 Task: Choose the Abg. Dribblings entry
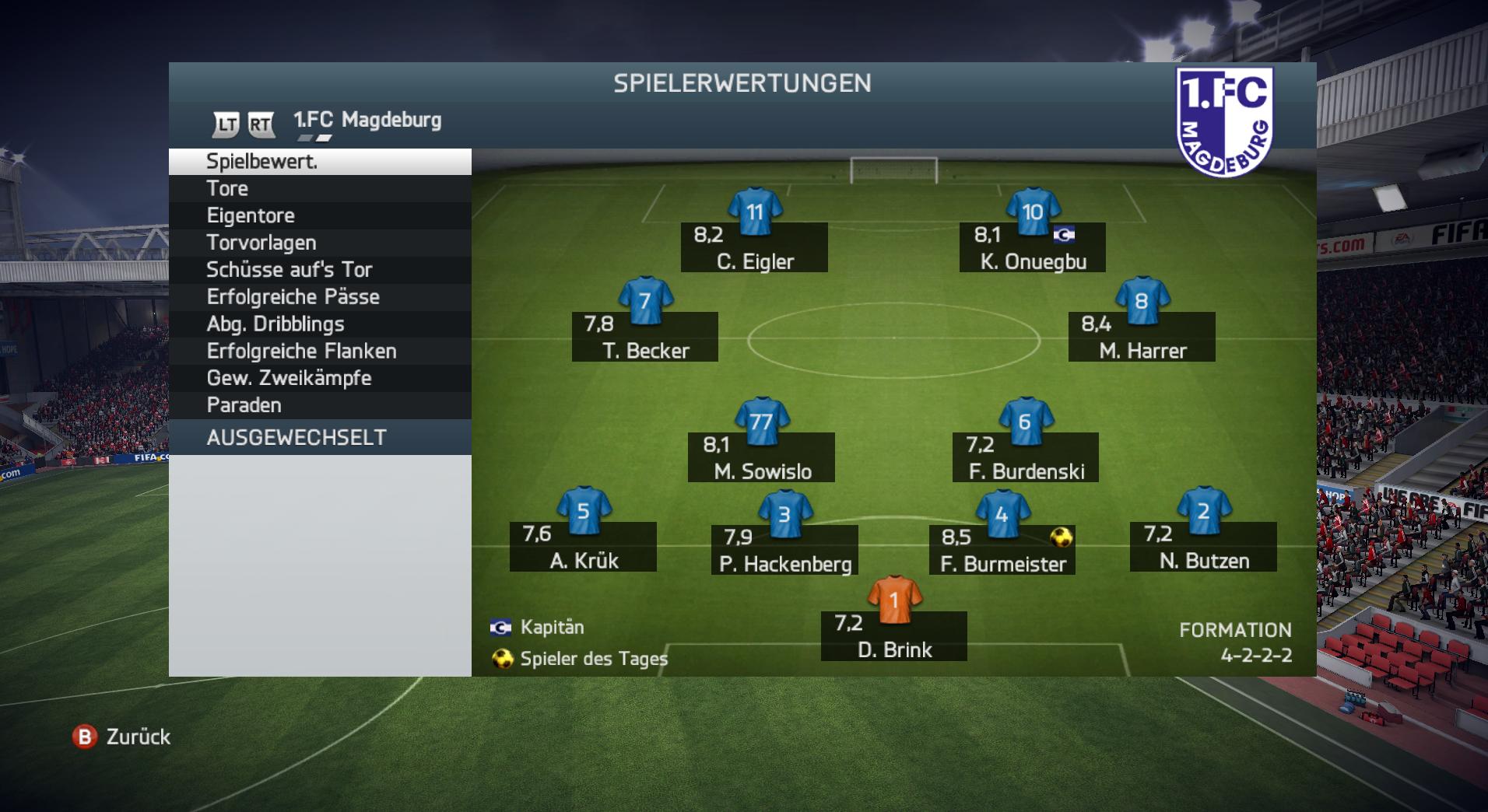tap(319, 324)
